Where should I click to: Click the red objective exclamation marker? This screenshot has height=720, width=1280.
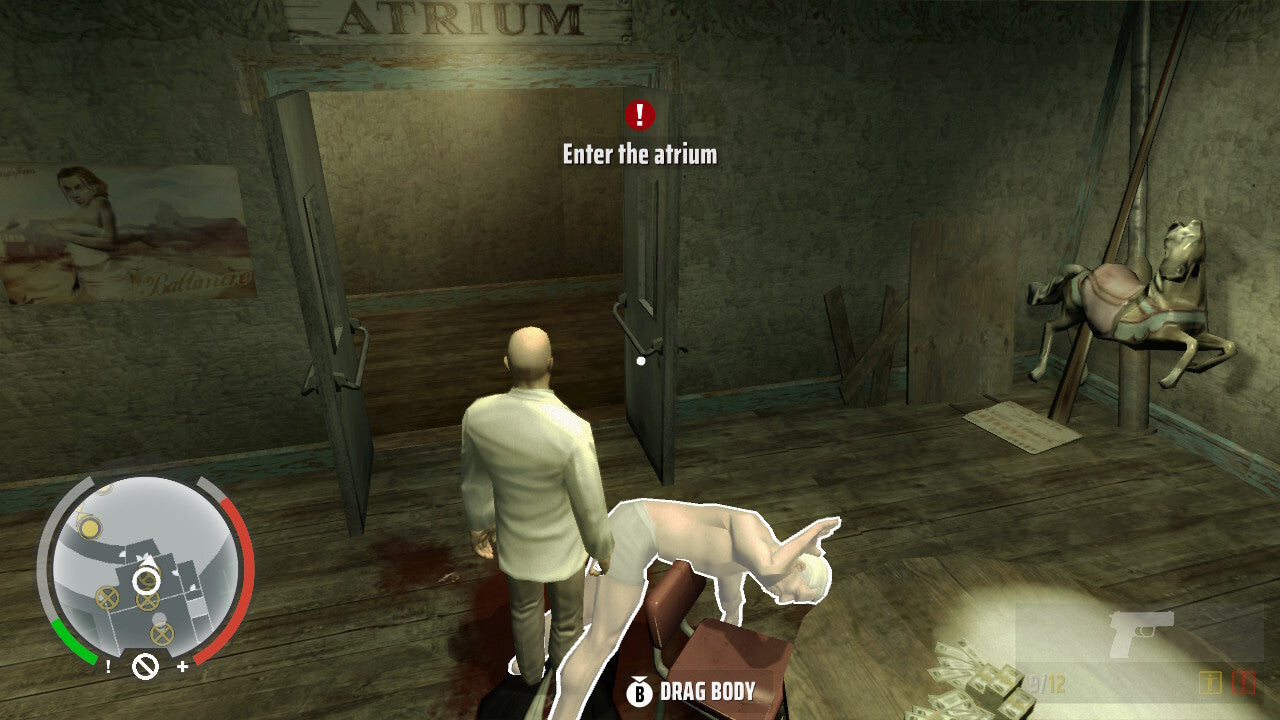[x=638, y=115]
